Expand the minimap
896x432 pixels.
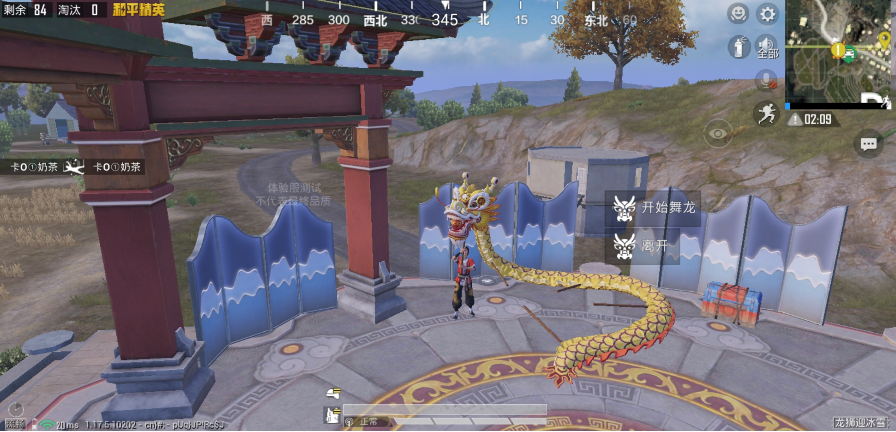(x=838, y=52)
